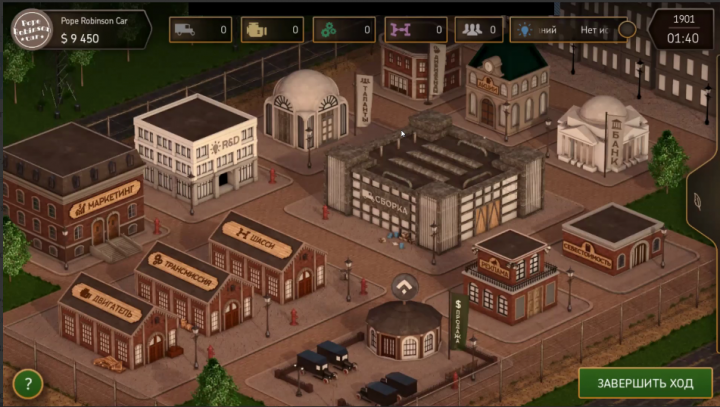The image size is (720, 407).
Task: Click the upward chevron marker above the round building
Action: [x=404, y=288]
